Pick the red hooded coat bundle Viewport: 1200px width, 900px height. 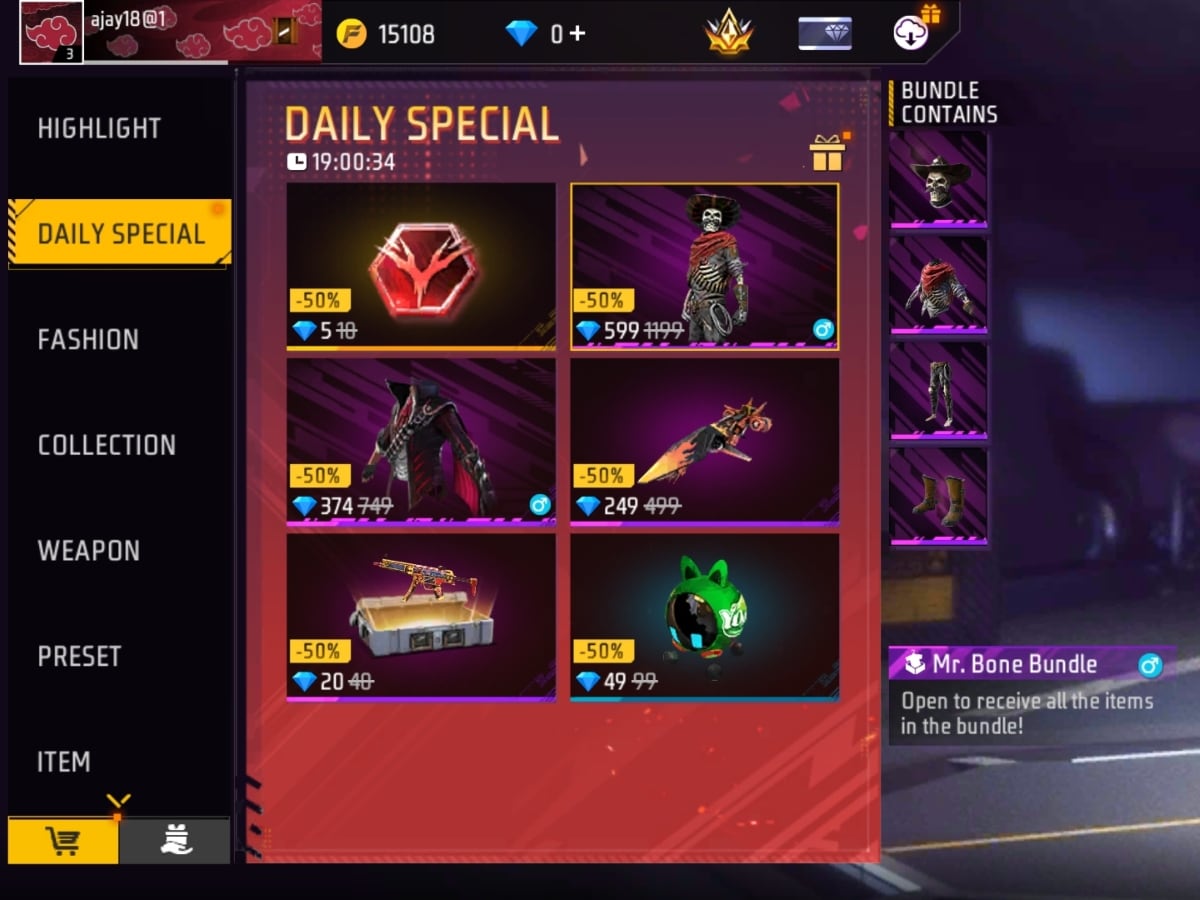421,441
